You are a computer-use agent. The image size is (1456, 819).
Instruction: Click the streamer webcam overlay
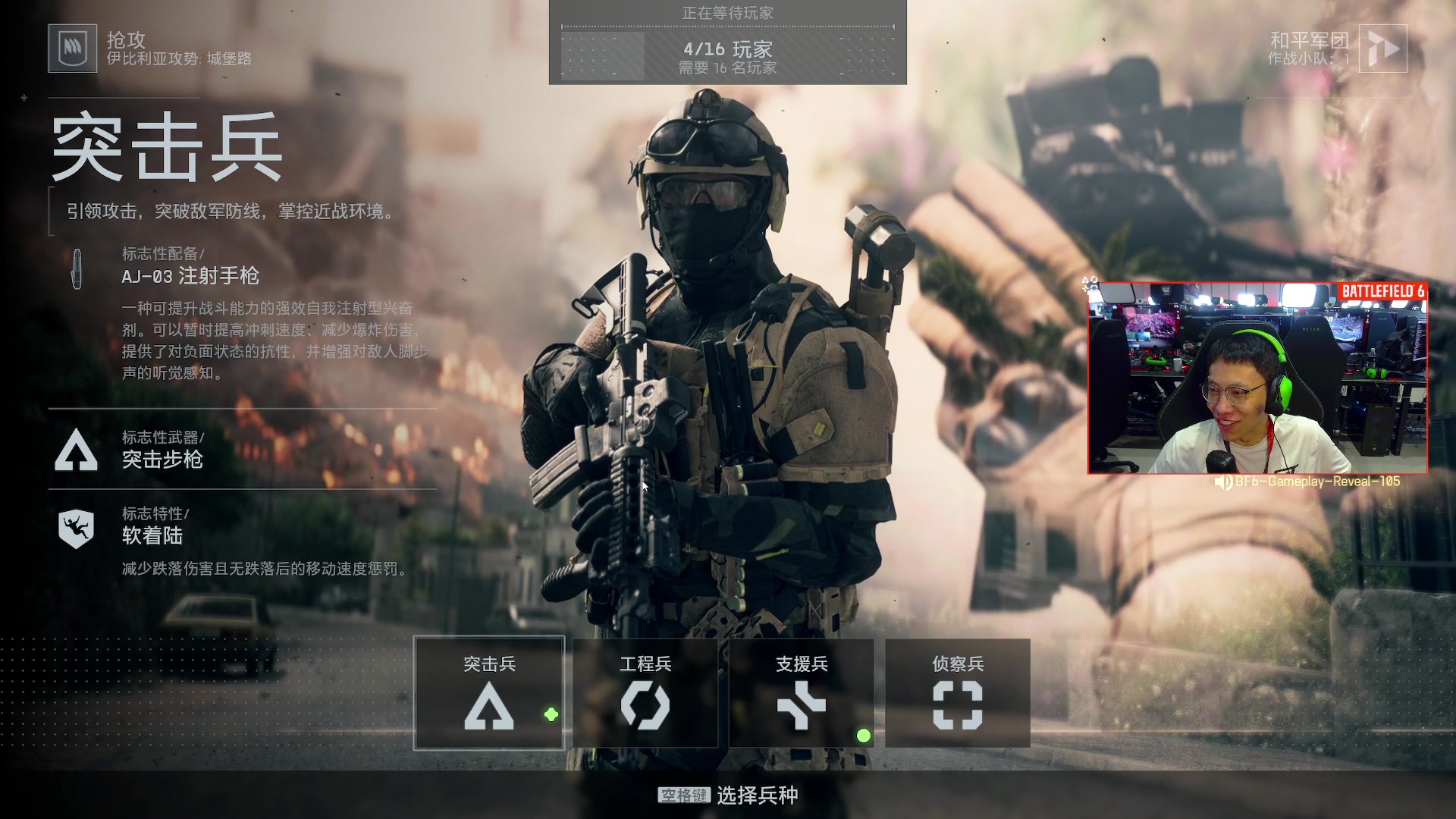(1257, 378)
